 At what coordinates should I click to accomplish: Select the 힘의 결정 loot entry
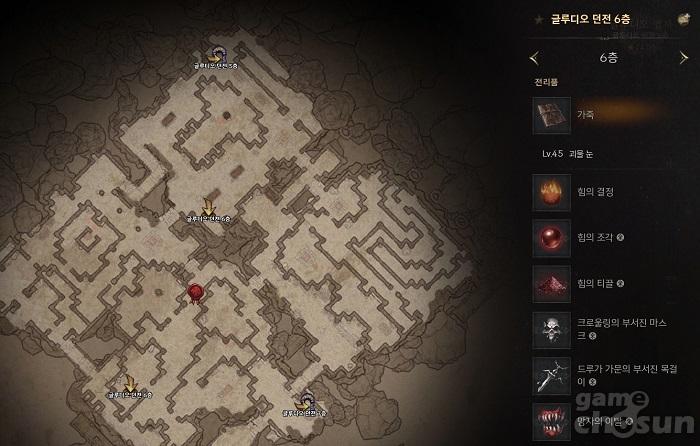coord(552,190)
